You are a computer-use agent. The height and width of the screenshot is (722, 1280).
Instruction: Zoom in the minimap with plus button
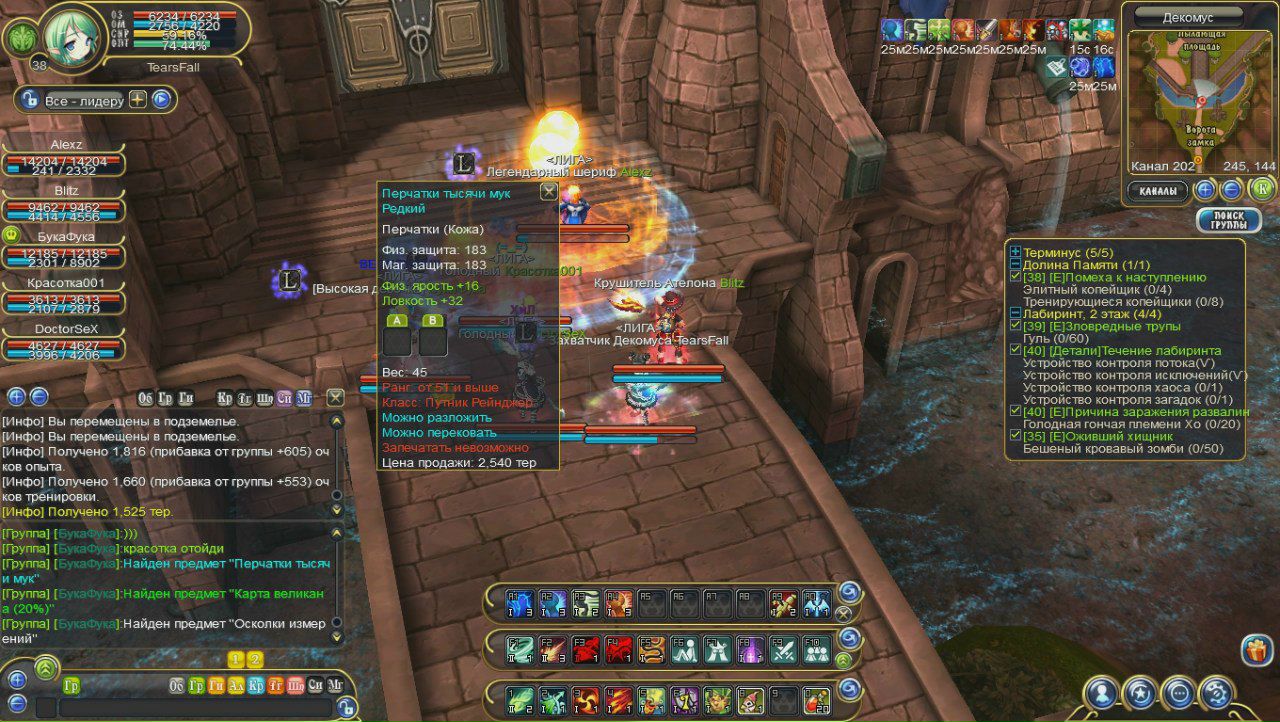[x=1206, y=189]
